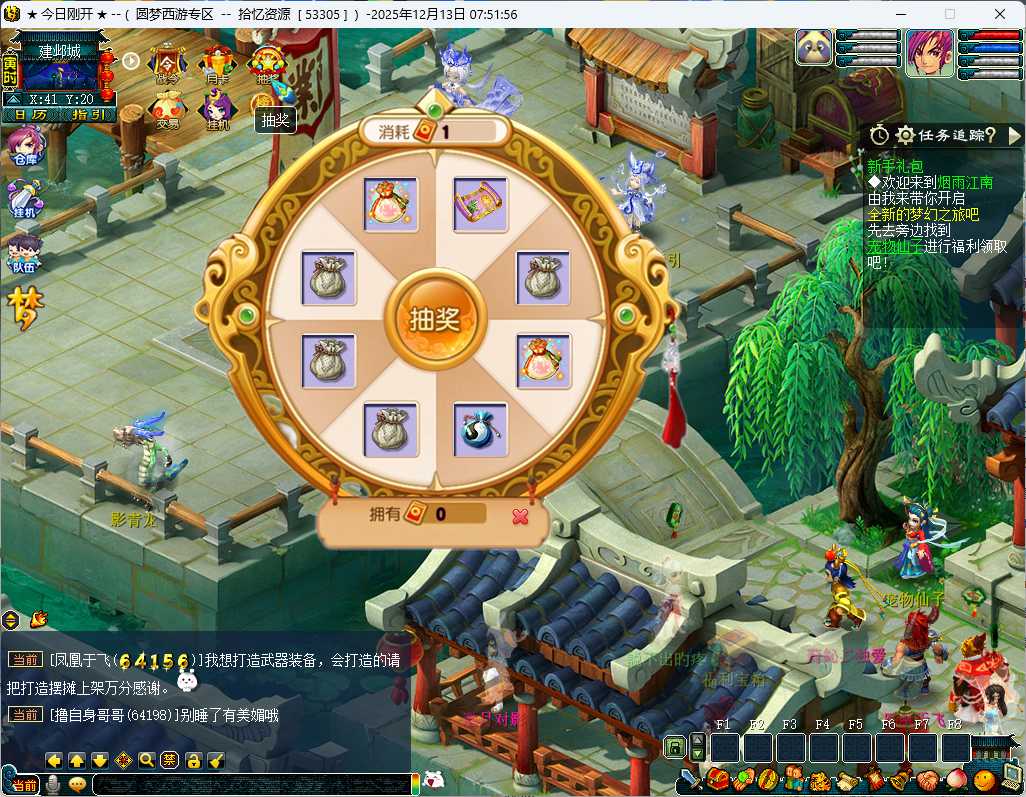Expand the 任务追踪 quest tracker arrow
This screenshot has height=797, width=1026.
tap(1014, 134)
